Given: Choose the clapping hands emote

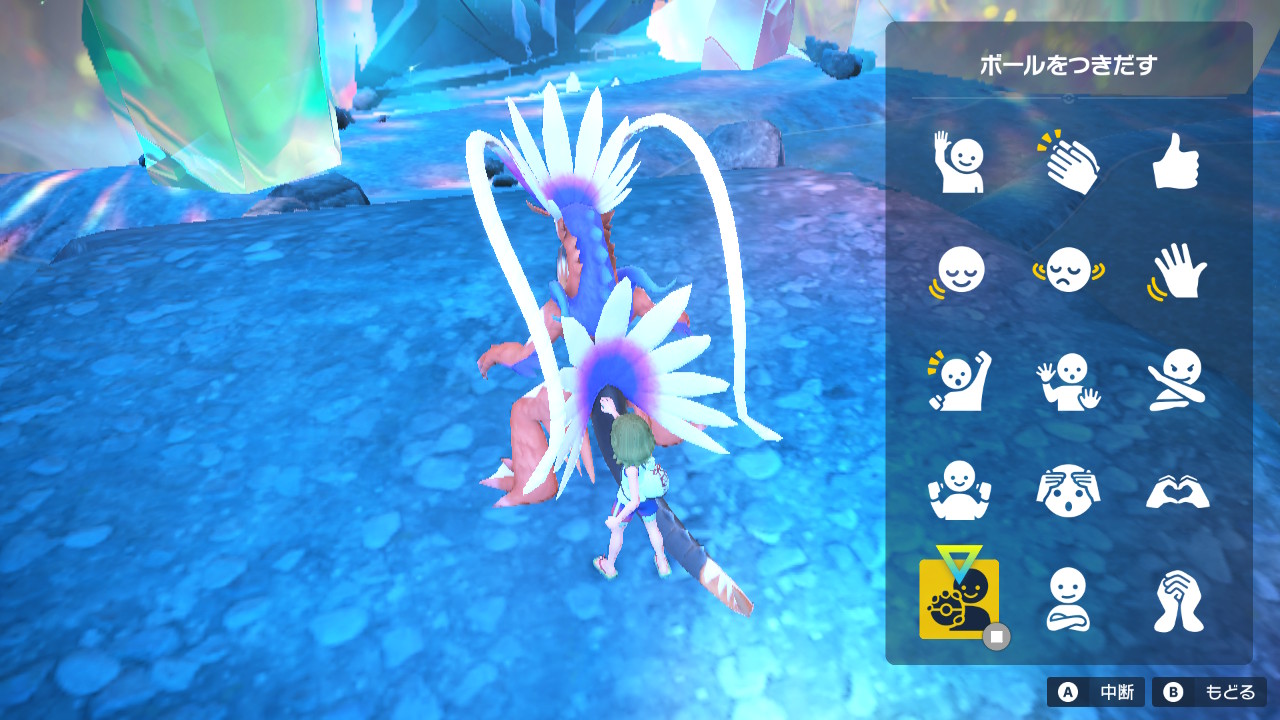Looking at the screenshot, I should point(1068,162).
